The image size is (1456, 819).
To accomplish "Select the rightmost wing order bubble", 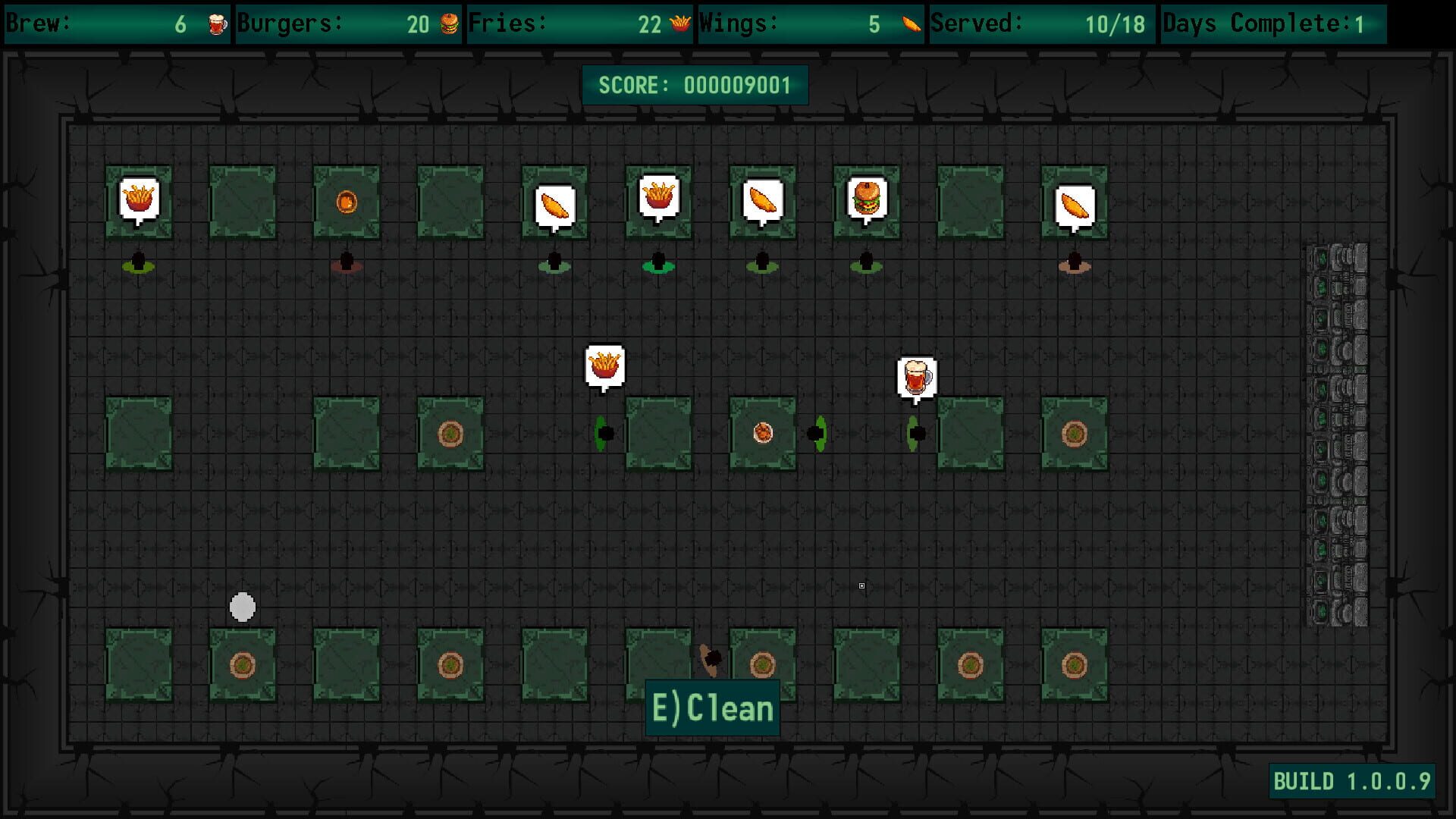I will (x=1075, y=202).
